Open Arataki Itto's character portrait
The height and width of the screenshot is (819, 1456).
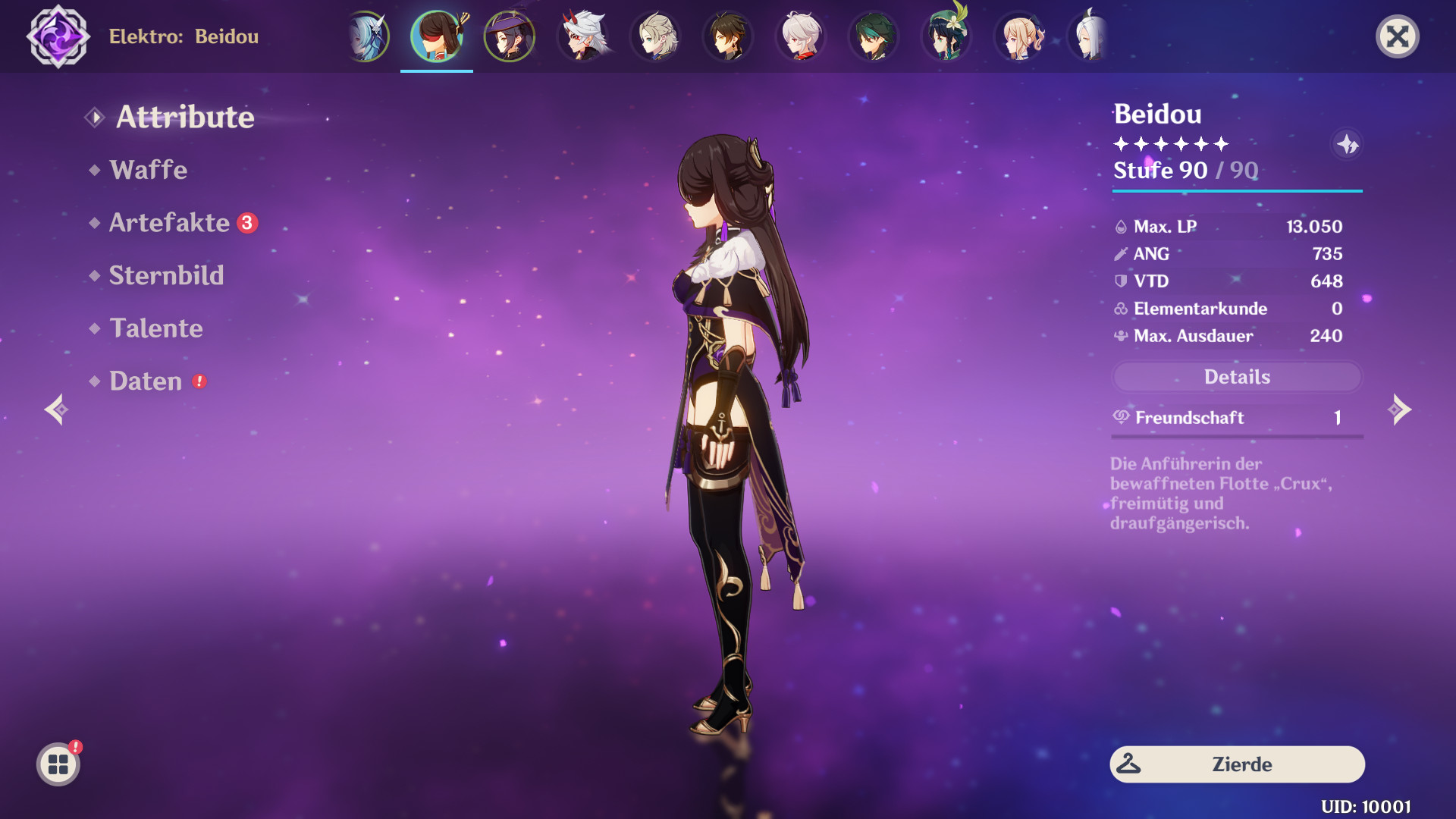click(x=582, y=36)
